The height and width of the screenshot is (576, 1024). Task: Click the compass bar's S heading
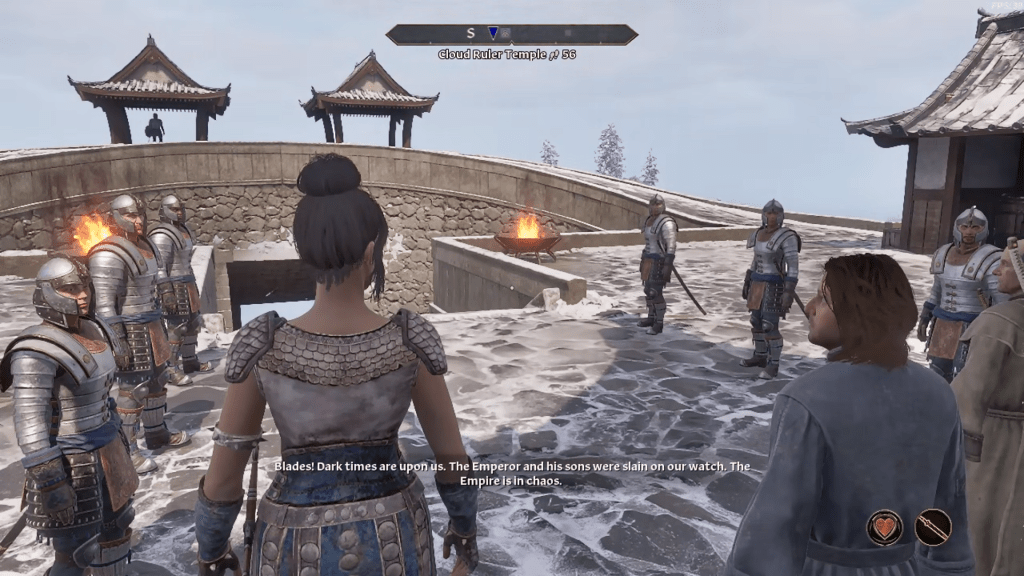(x=470, y=34)
